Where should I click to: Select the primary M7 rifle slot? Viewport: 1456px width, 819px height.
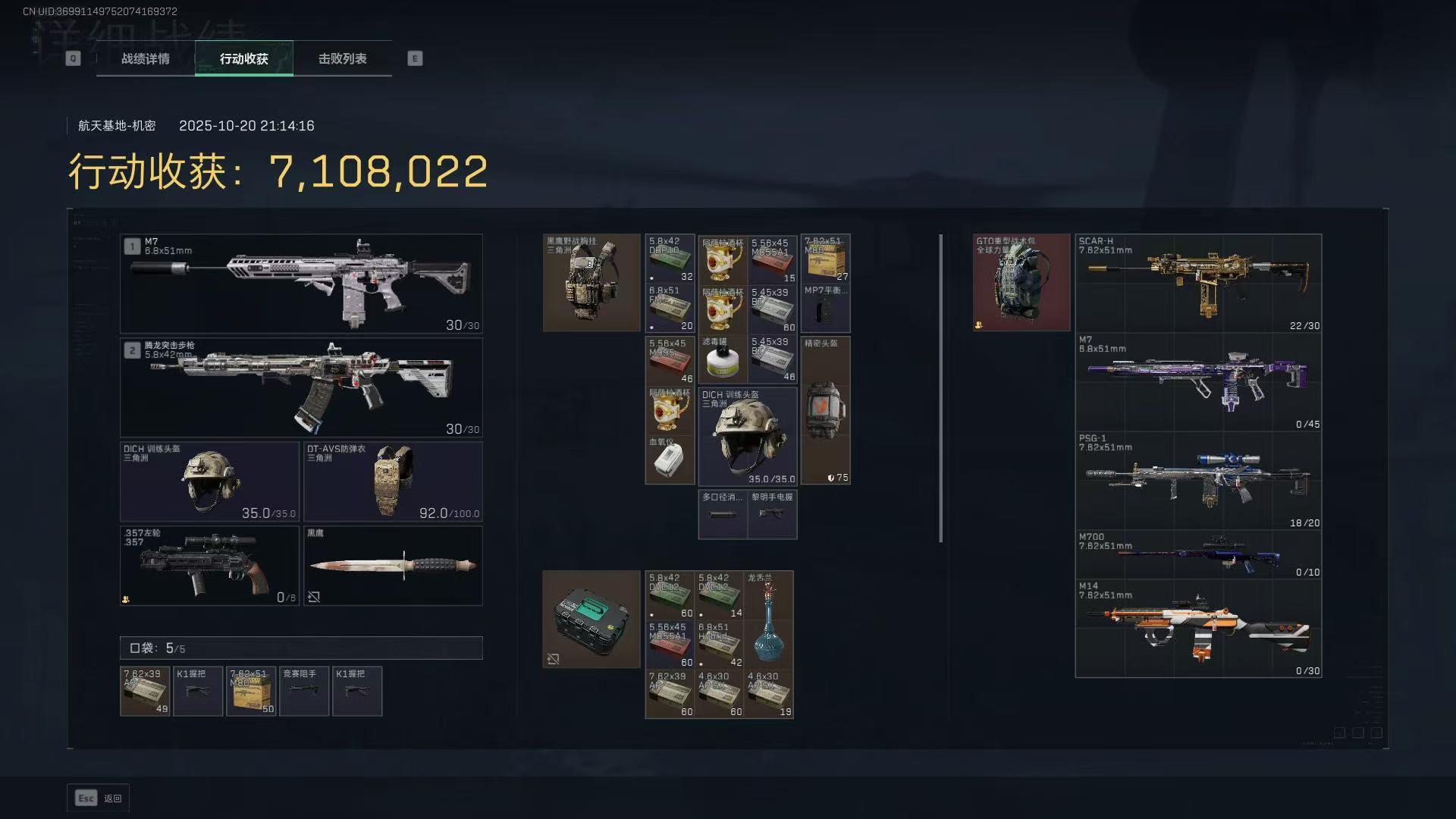pyautogui.click(x=301, y=284)
